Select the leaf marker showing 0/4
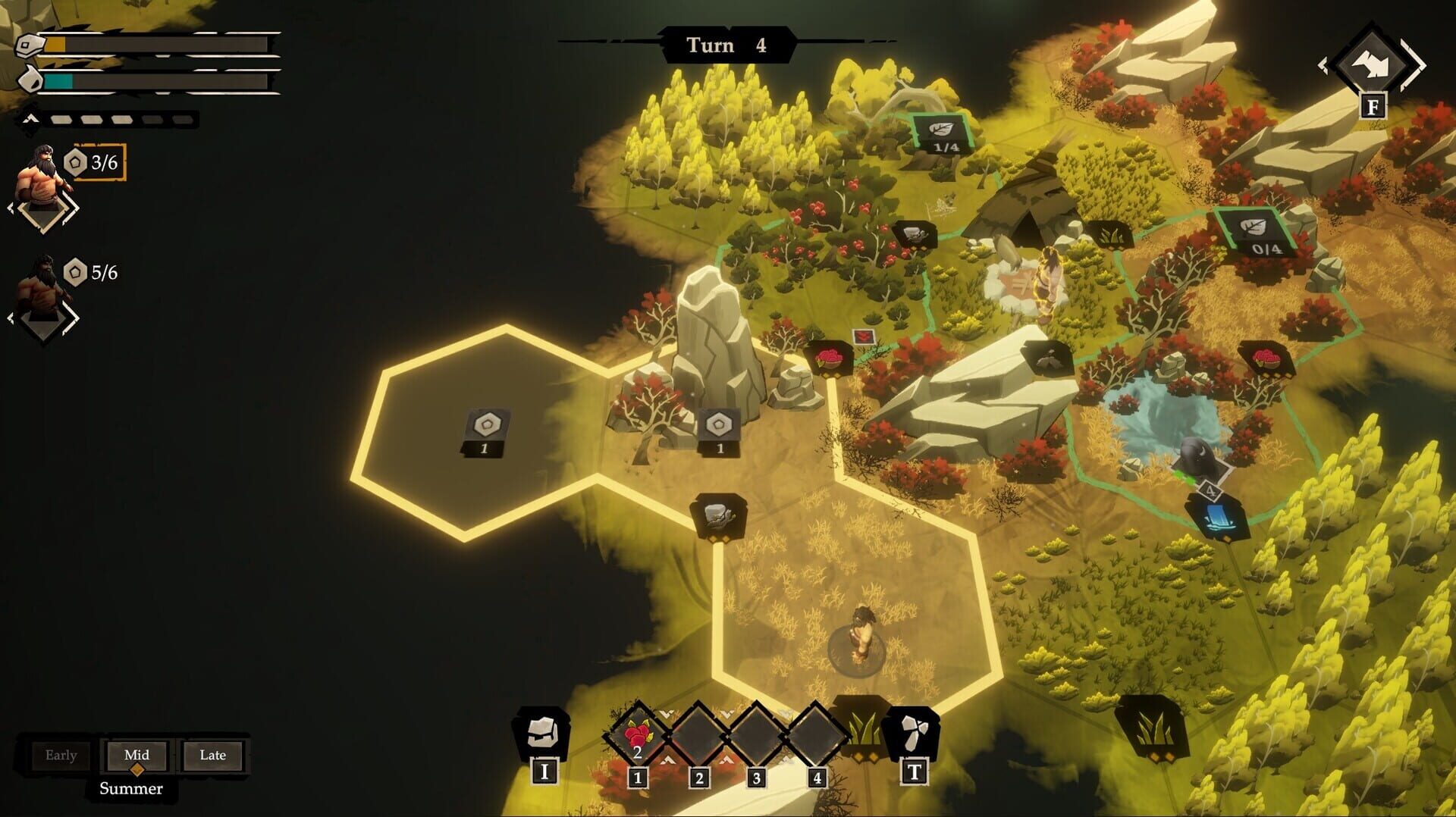This screenshot has width=1456, height=817. tap(1257, 232)
